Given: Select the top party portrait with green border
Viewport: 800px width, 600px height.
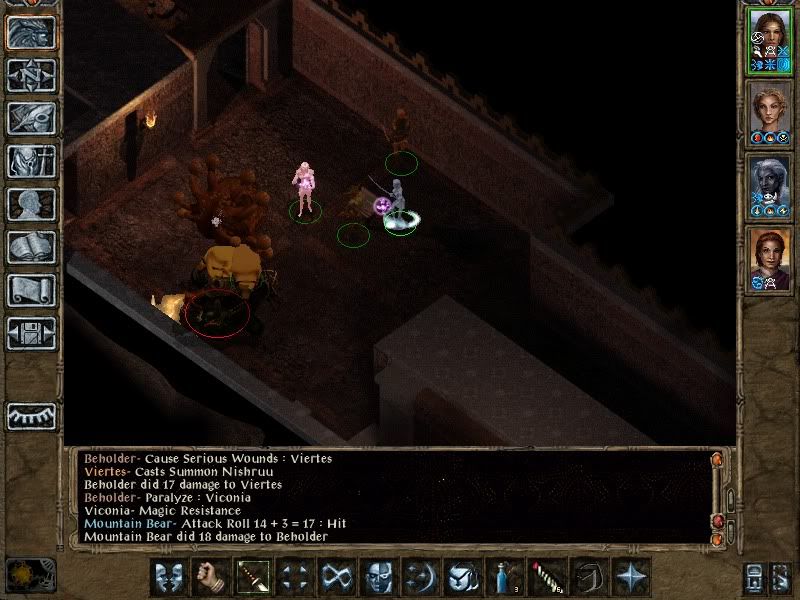Looking at the screenshot, I should (769, 40).
